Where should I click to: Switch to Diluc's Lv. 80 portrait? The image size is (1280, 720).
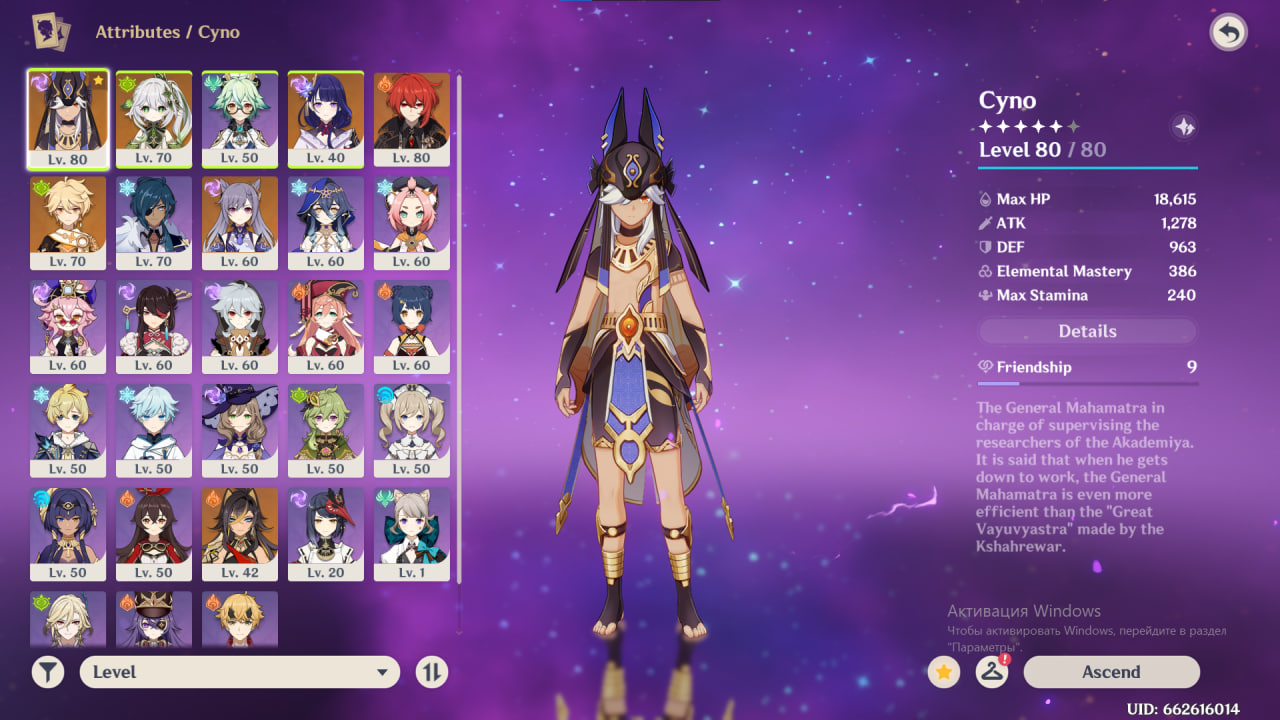tap(412, 118)
